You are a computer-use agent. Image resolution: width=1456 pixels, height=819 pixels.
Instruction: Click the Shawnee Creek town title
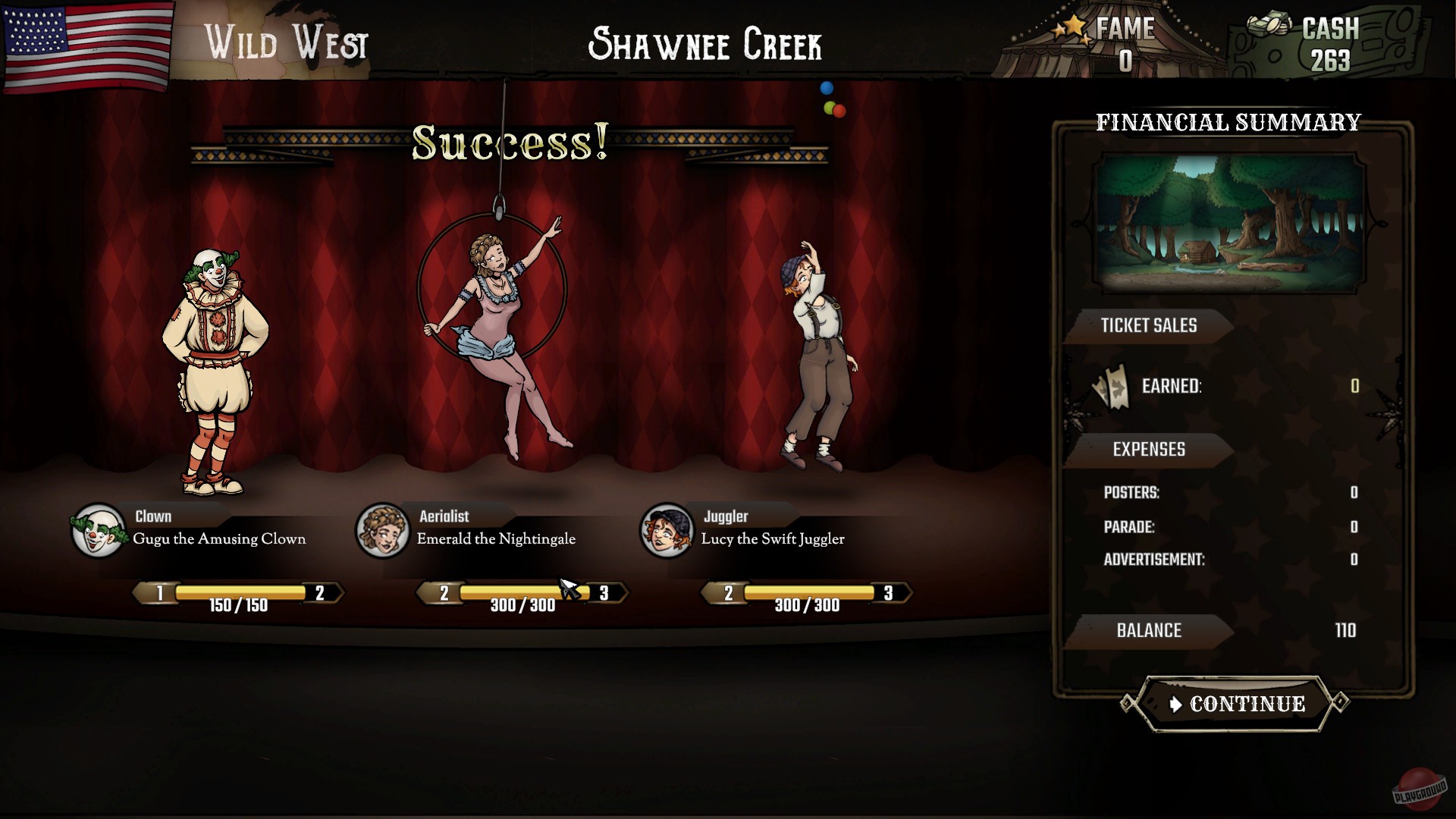click(x=706, y=43)
